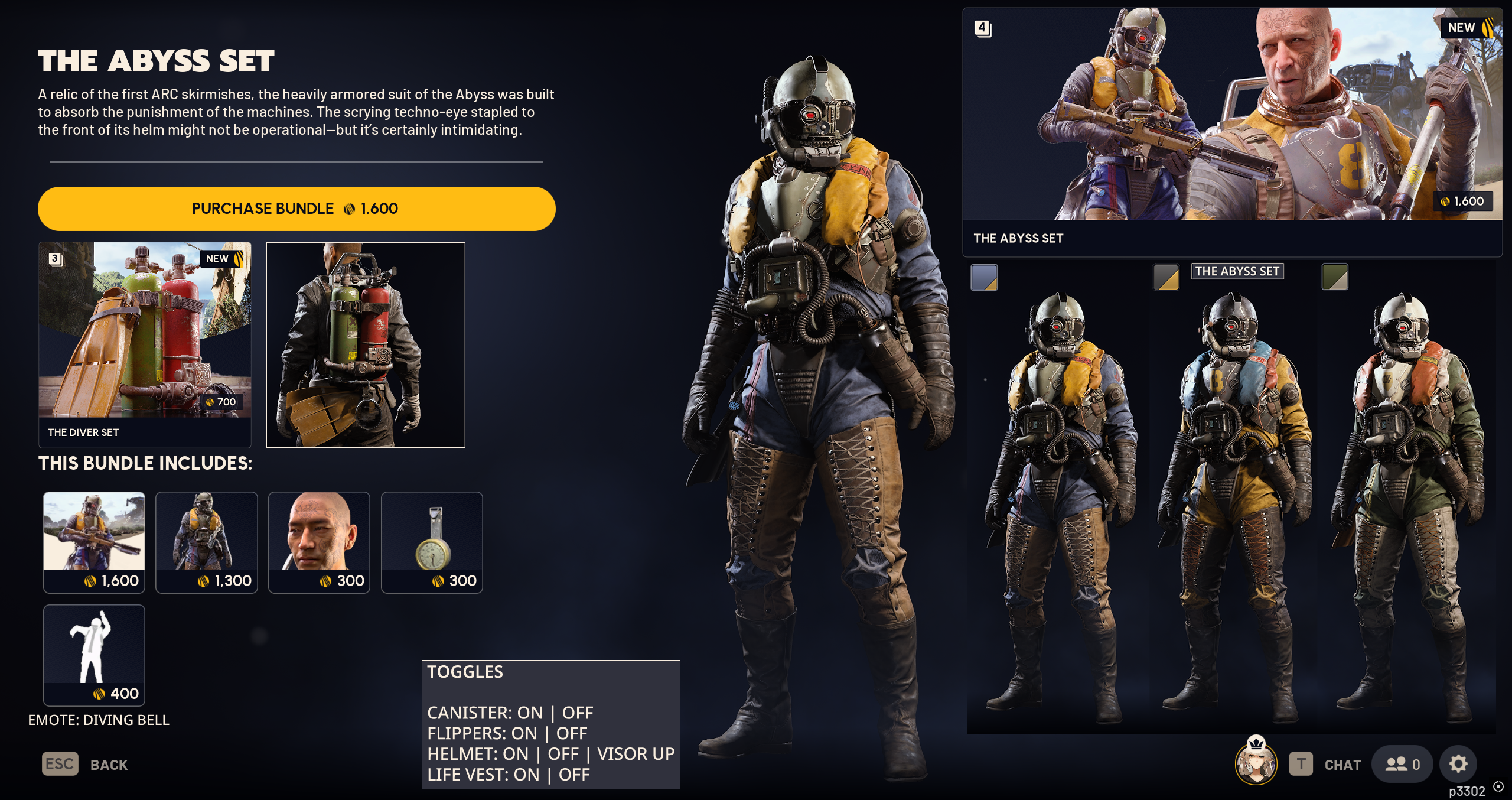This screenshot has width=1512, height=800.
Task: Purchase the Abyss Set bundle
Action: 296,209
